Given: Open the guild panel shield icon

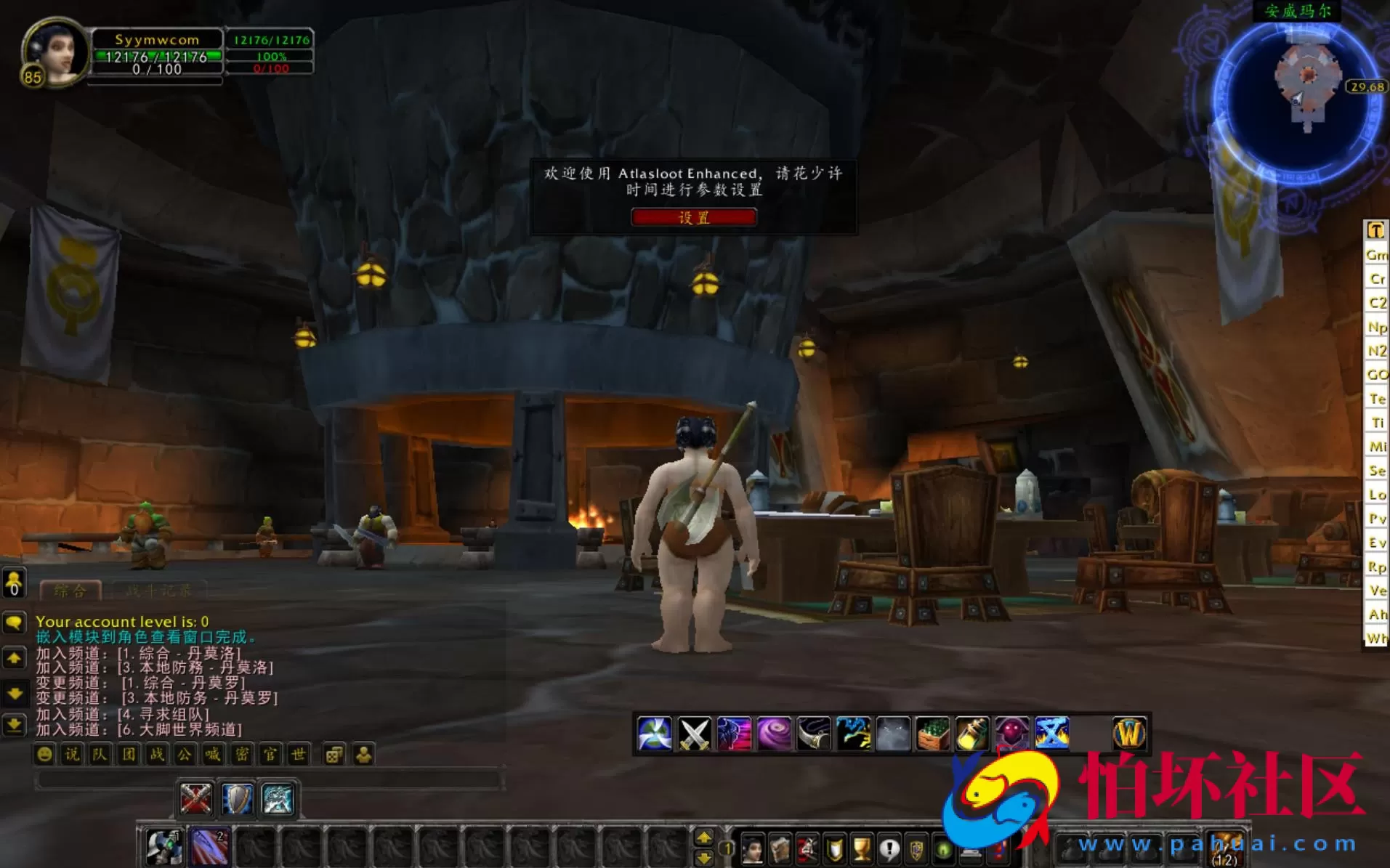Looking at the screenshot, I should click(x=834, y=850).
